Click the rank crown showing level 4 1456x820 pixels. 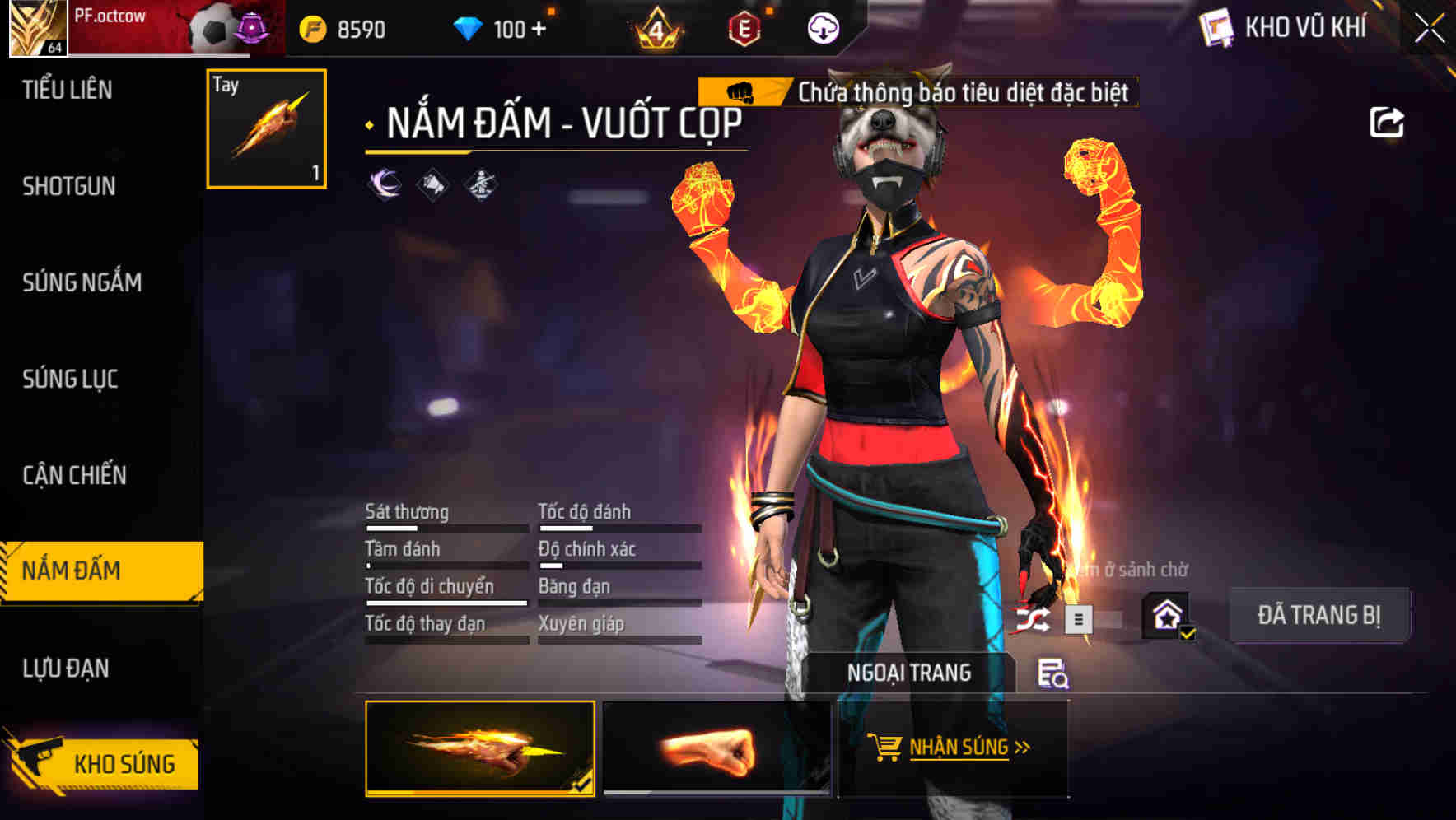[x=659, y=29]
